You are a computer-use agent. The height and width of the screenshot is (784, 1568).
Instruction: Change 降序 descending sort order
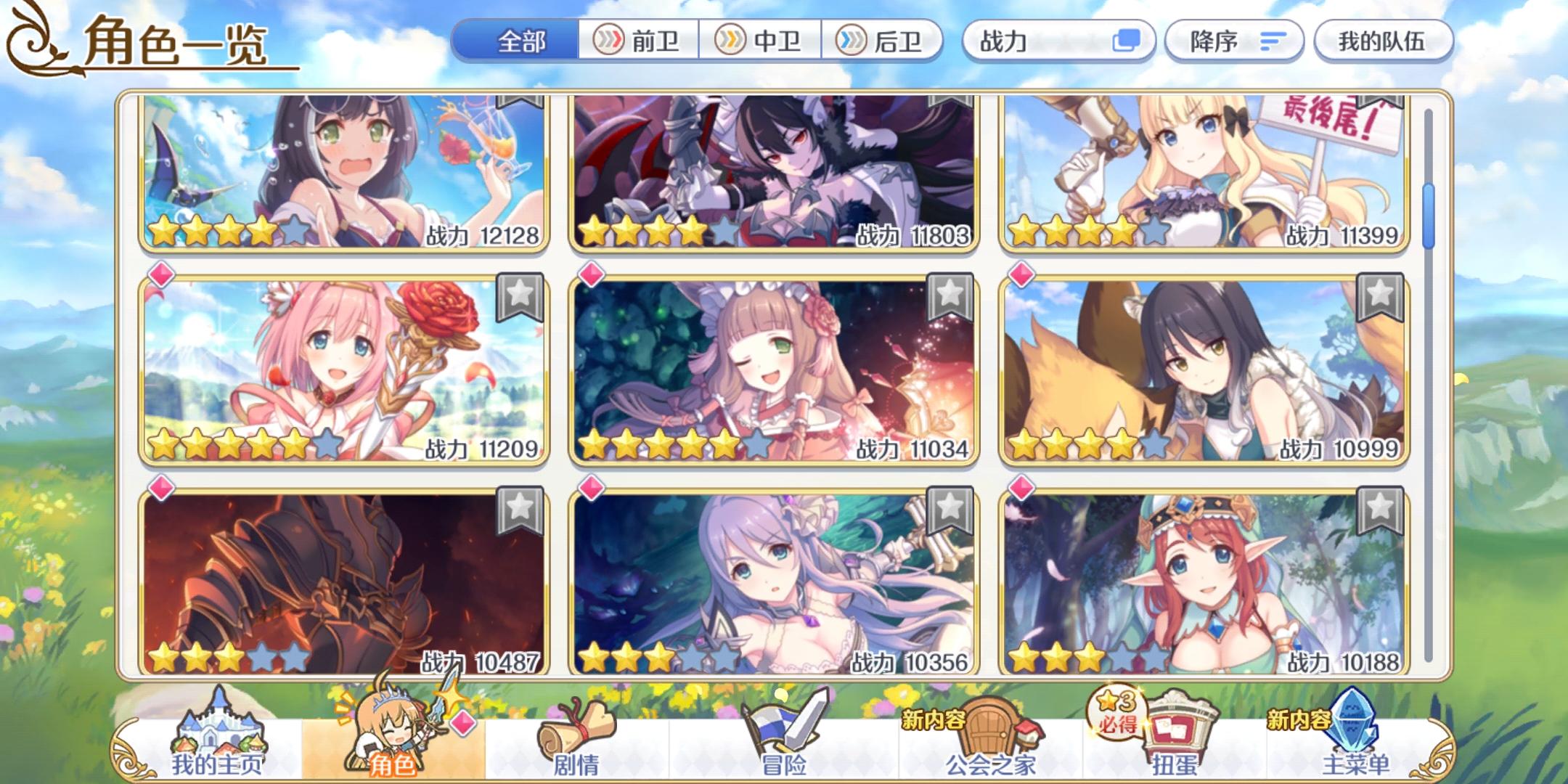click(x=1234, y=41)
